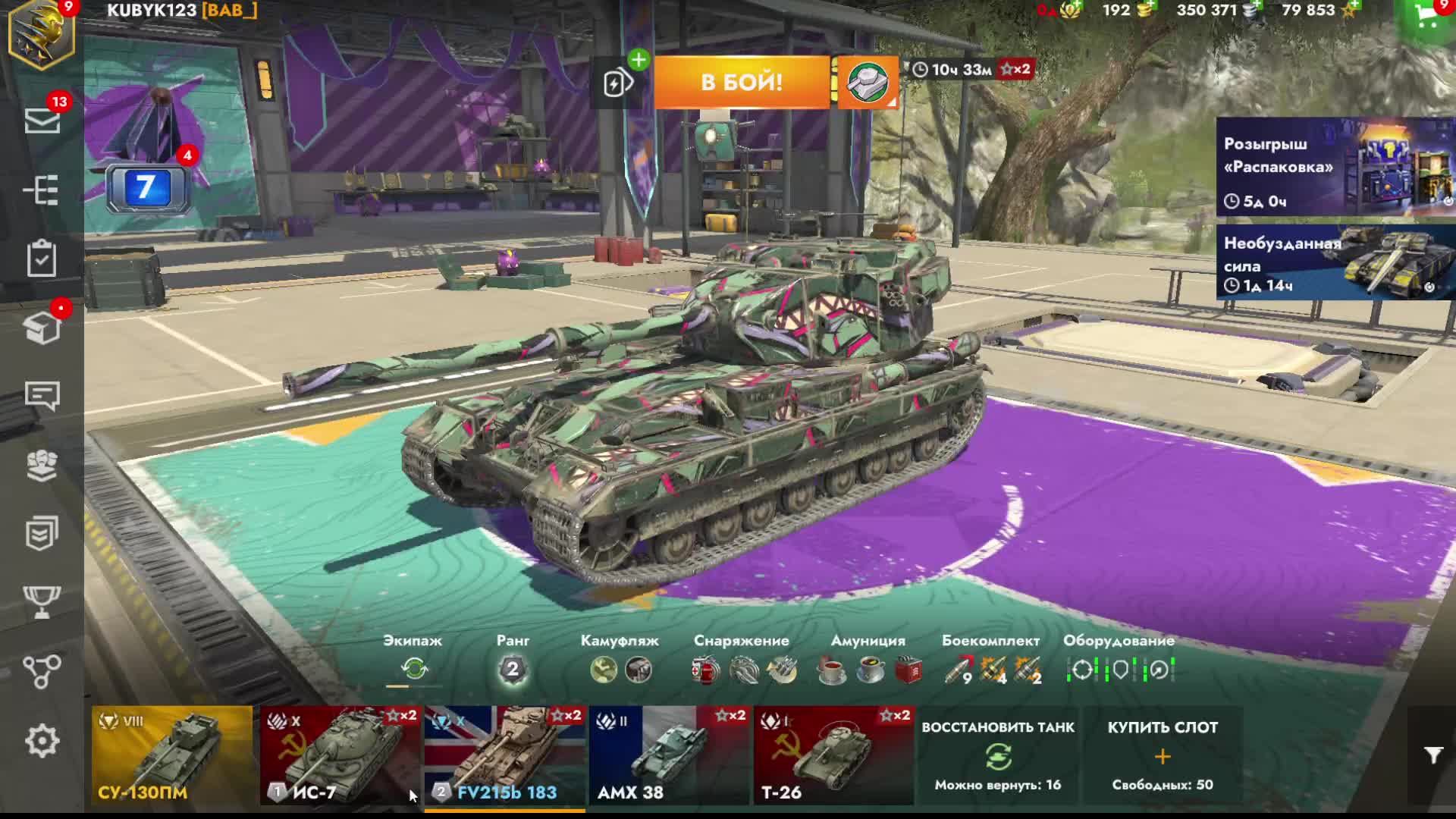Open the battle mode selector tank icon
This screenshot has width=1456, height=819.
[x=868, y=82]
